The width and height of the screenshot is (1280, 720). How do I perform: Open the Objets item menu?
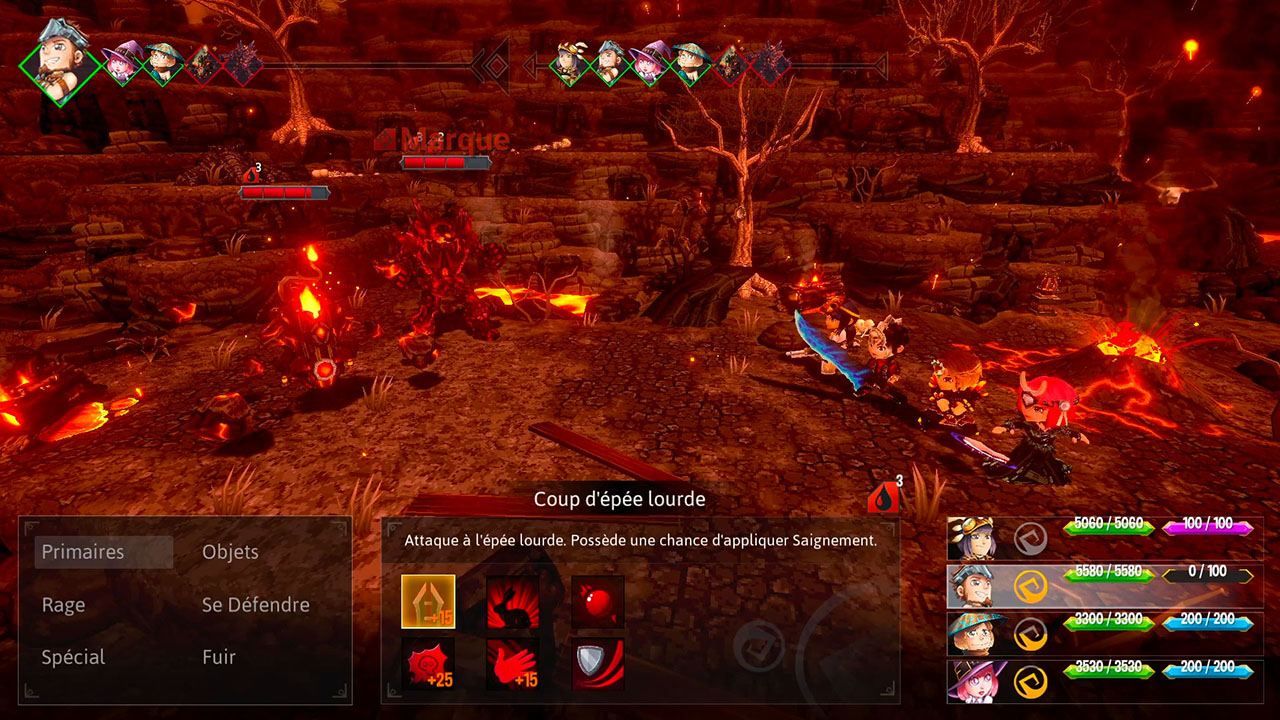click(230, 552)
